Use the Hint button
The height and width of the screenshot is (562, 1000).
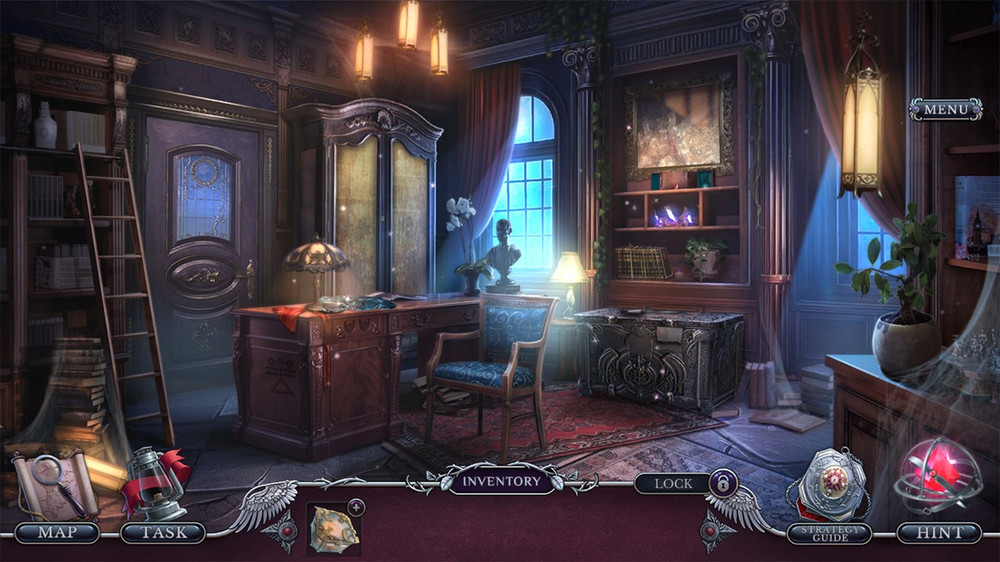tap(938, 533)
